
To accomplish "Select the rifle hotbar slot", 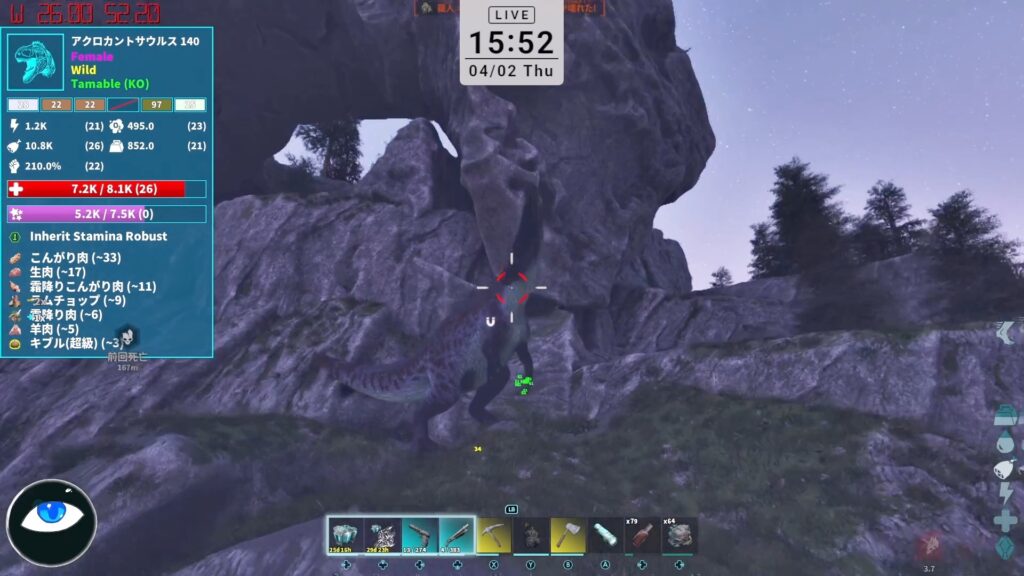I will click(455, 535).
